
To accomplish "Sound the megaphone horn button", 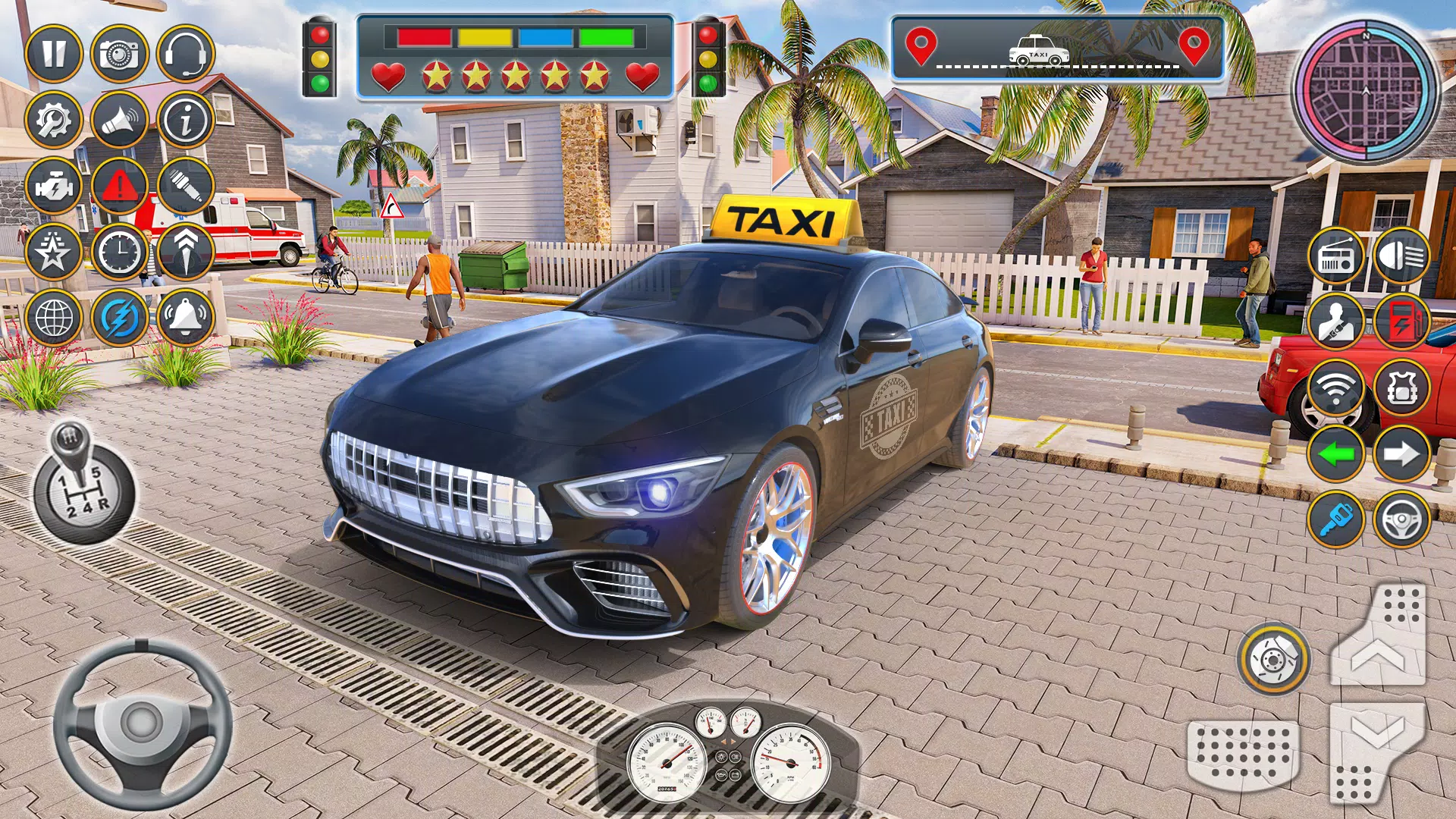I will click(119, 120).
